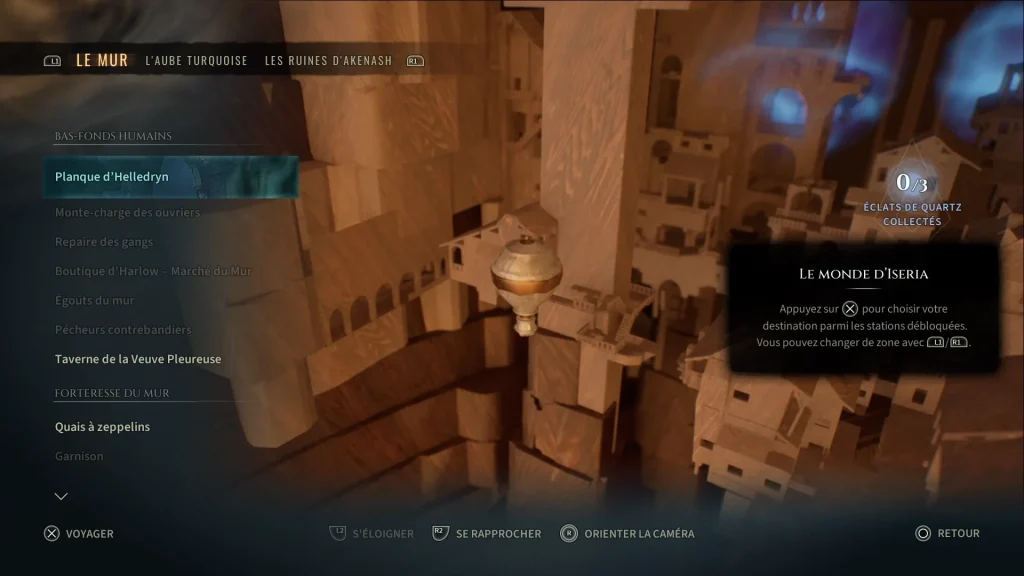Travel to Taverne de la Veuve Pleureuse
The image size is (1024, 576).
(x=138, y=359)
